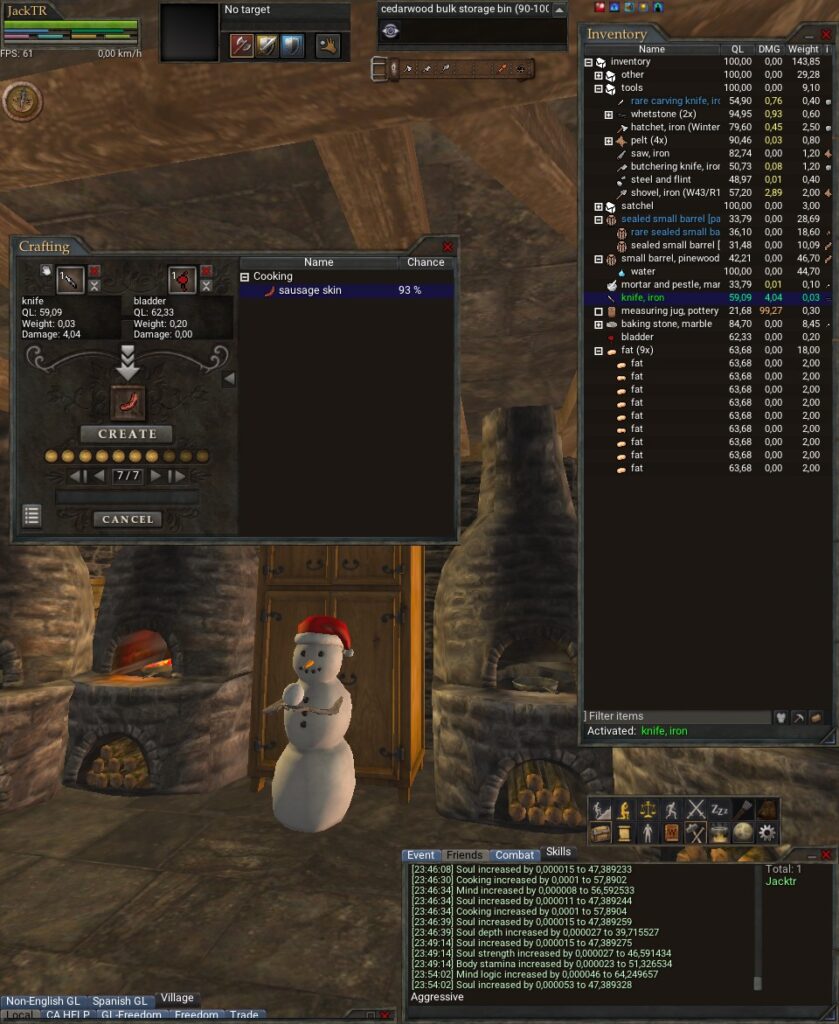Screen dimensions: 839x1024
Task: Toggle the sleep Zzz icon
Action: pyautogui.click(x=720, y=809)
